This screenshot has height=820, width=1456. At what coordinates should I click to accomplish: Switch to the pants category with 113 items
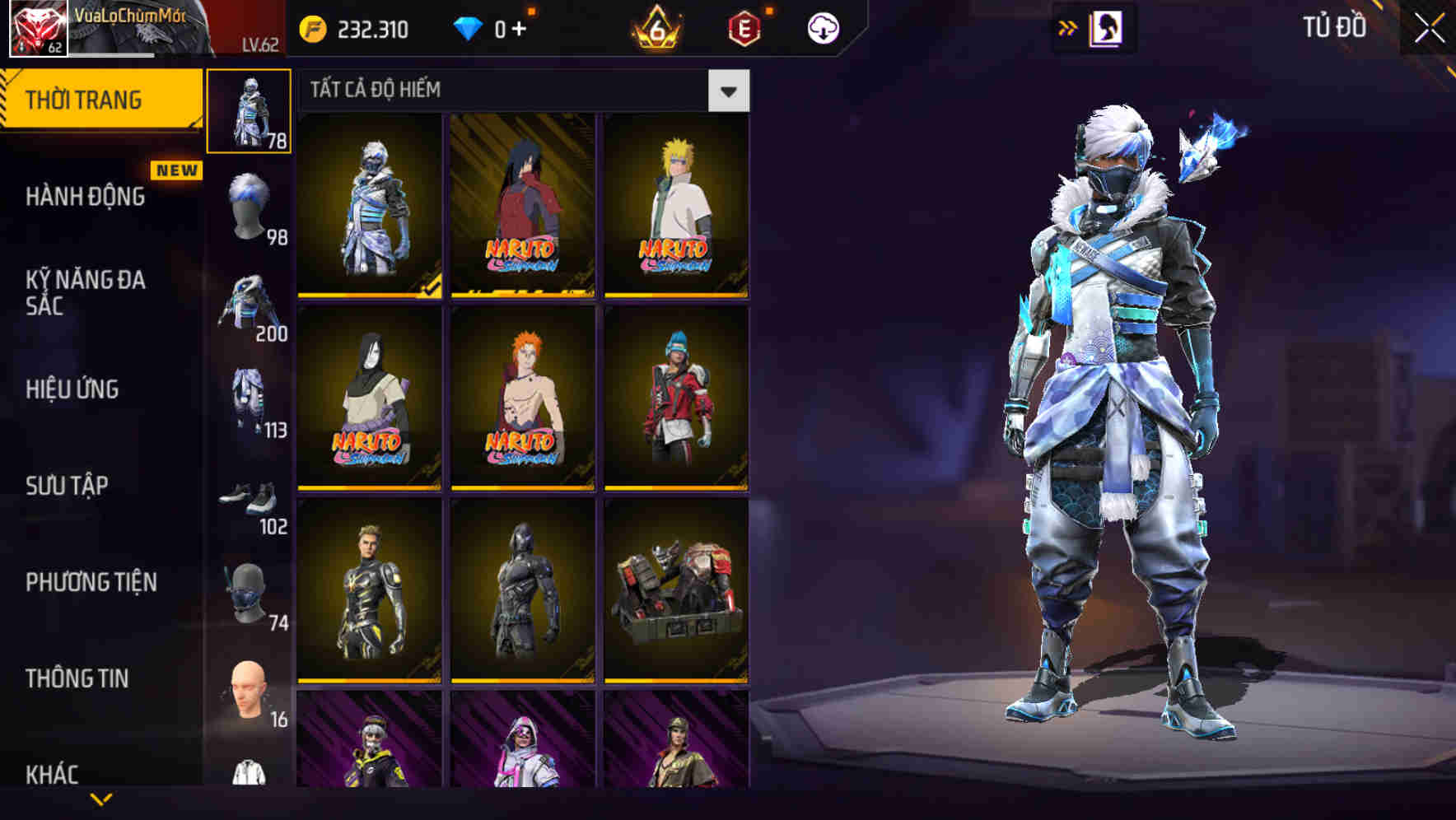(250, 399)
